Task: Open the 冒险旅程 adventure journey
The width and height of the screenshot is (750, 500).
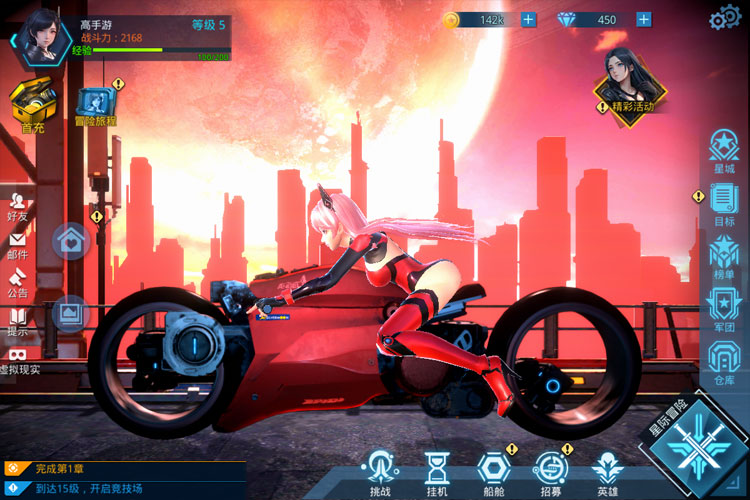Action: pyautogui.click(x=96, y=104)
